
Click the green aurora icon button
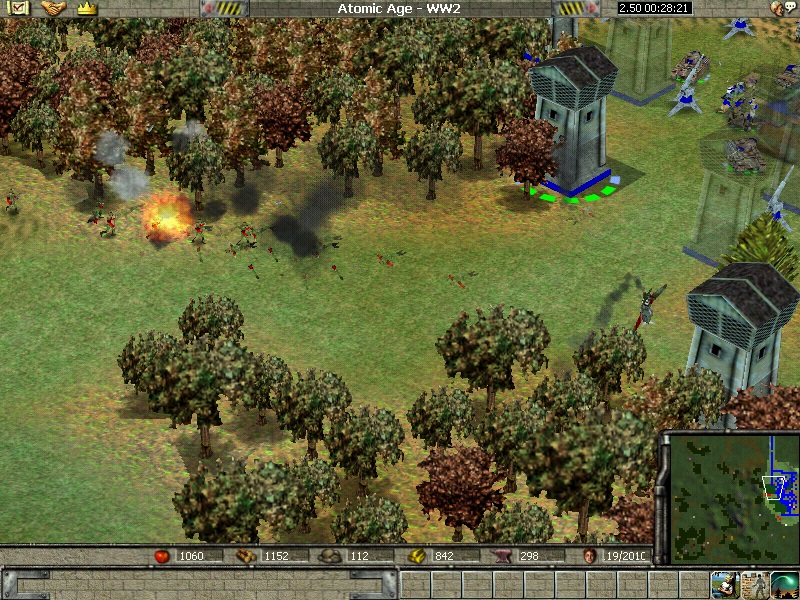tap(785, 584)
